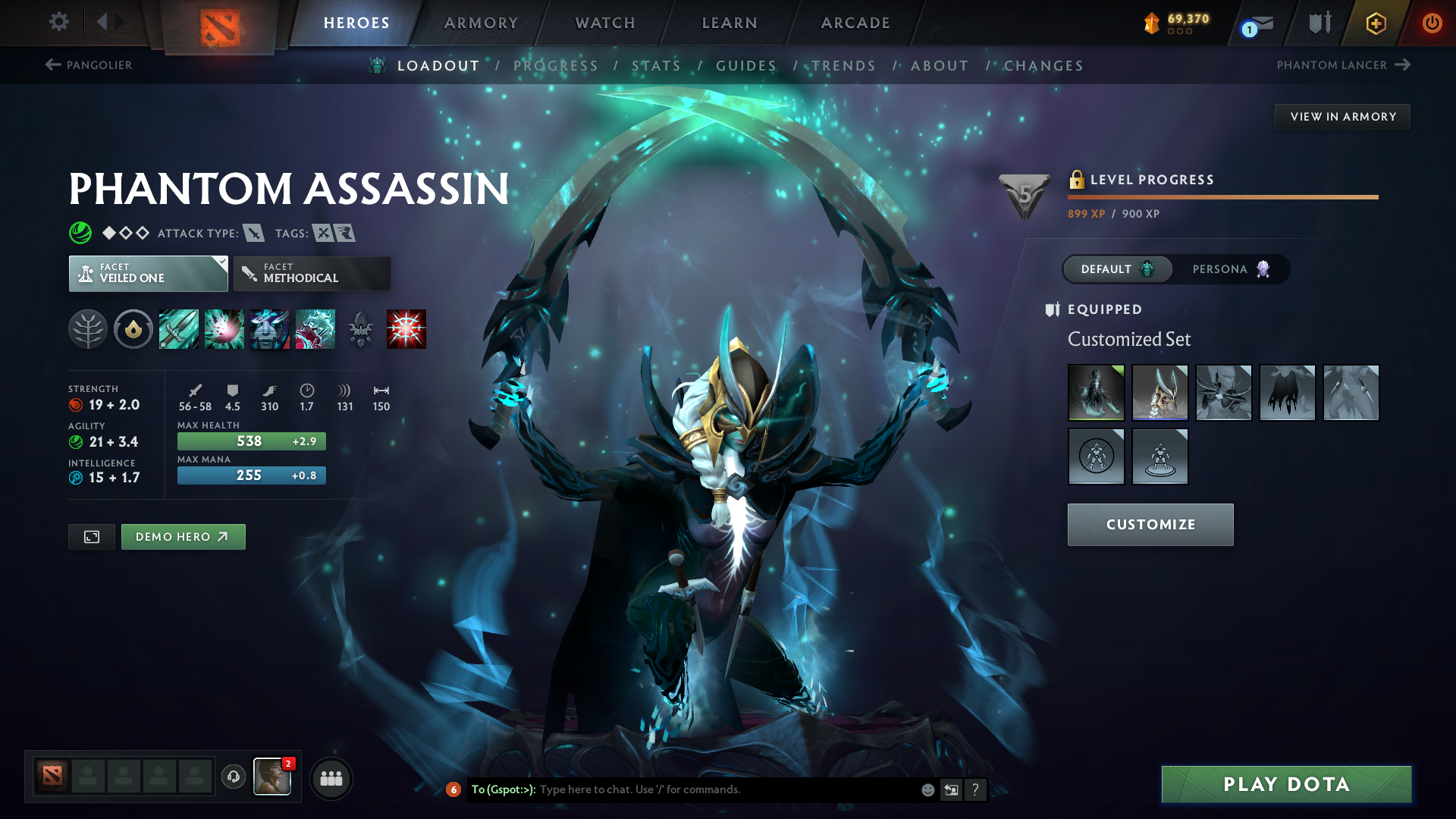Open the ARCADE tab
Image resolution: width=1456 pixels, height=819 pixels.
coord(855,23)
